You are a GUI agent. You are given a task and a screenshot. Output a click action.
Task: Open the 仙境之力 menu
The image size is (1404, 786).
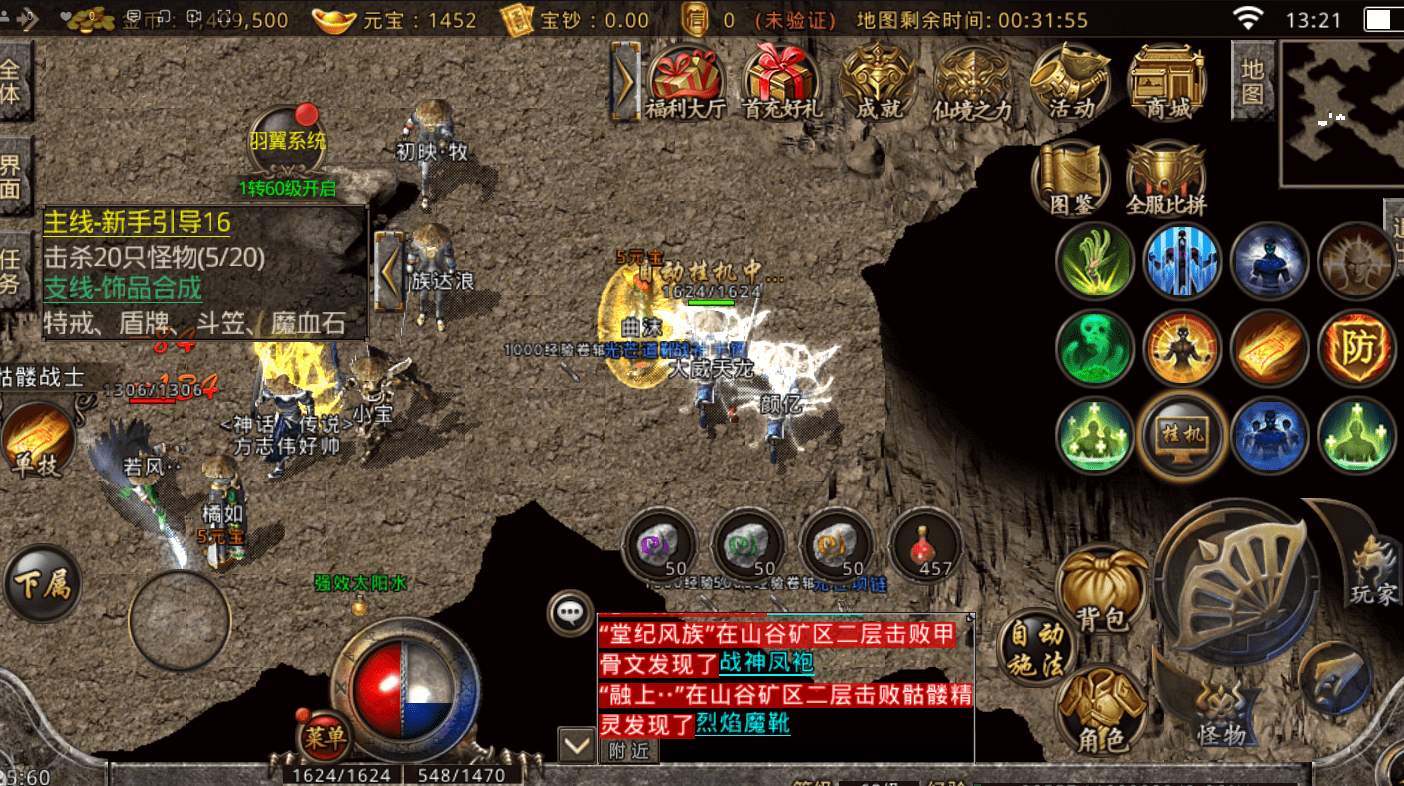pos(972,82)
